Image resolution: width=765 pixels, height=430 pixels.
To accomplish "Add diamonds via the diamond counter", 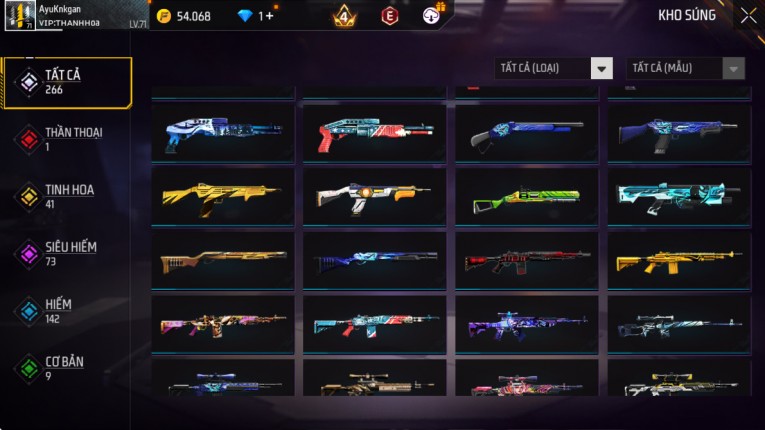I will tap(255, 16).
